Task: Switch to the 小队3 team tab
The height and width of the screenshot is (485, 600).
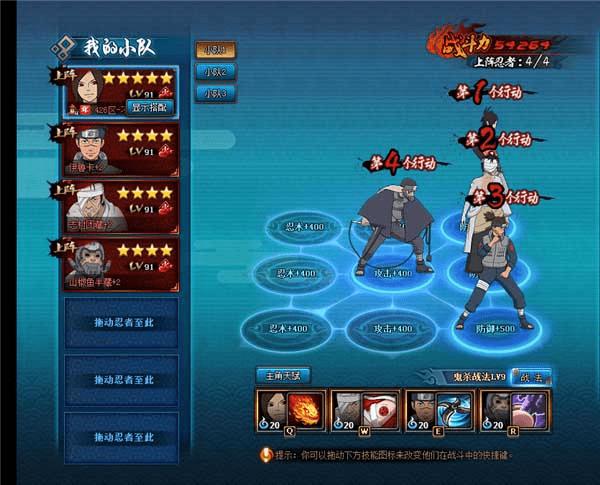Action: pos(213,93)
